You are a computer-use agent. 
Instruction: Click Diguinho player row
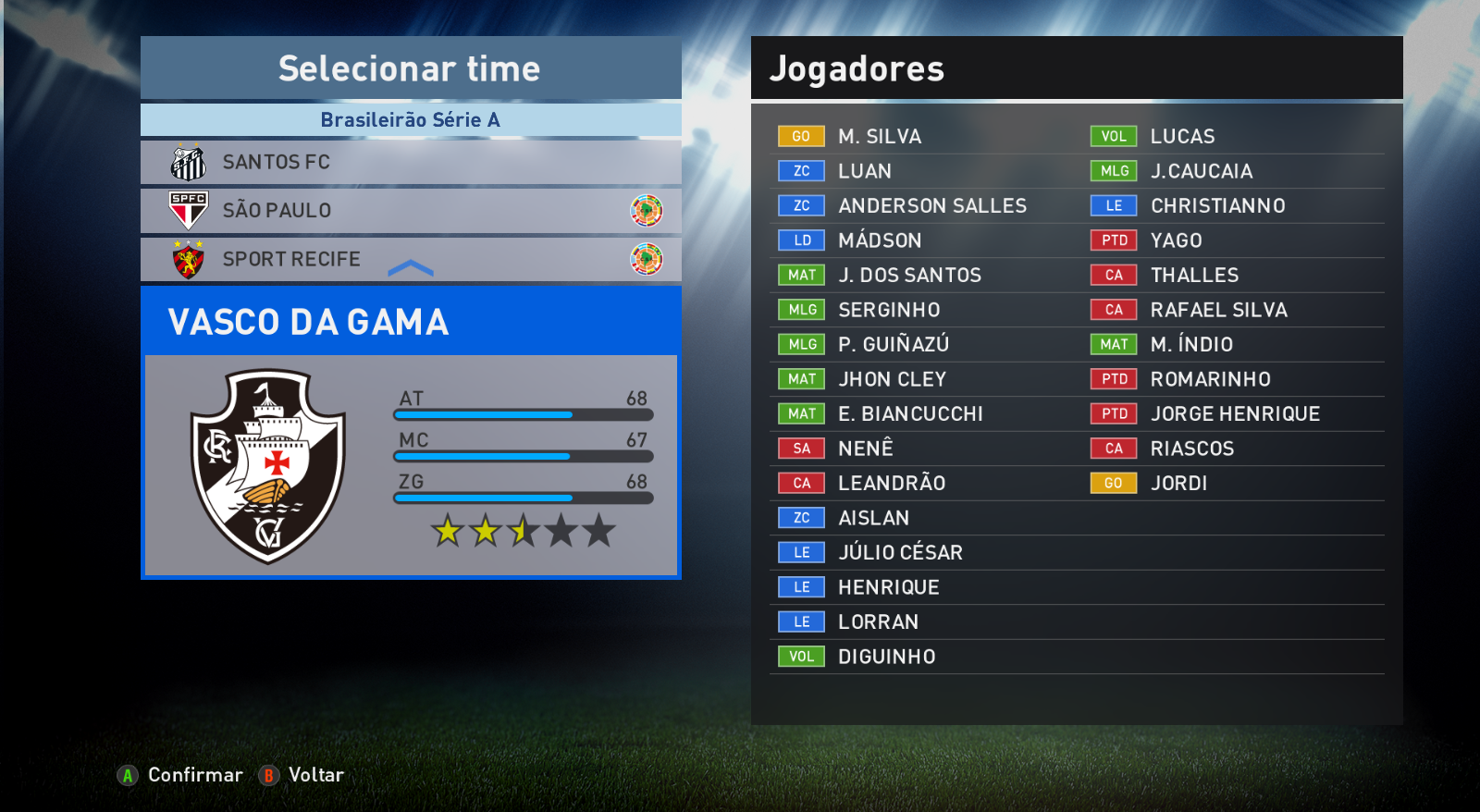[886, 657]
